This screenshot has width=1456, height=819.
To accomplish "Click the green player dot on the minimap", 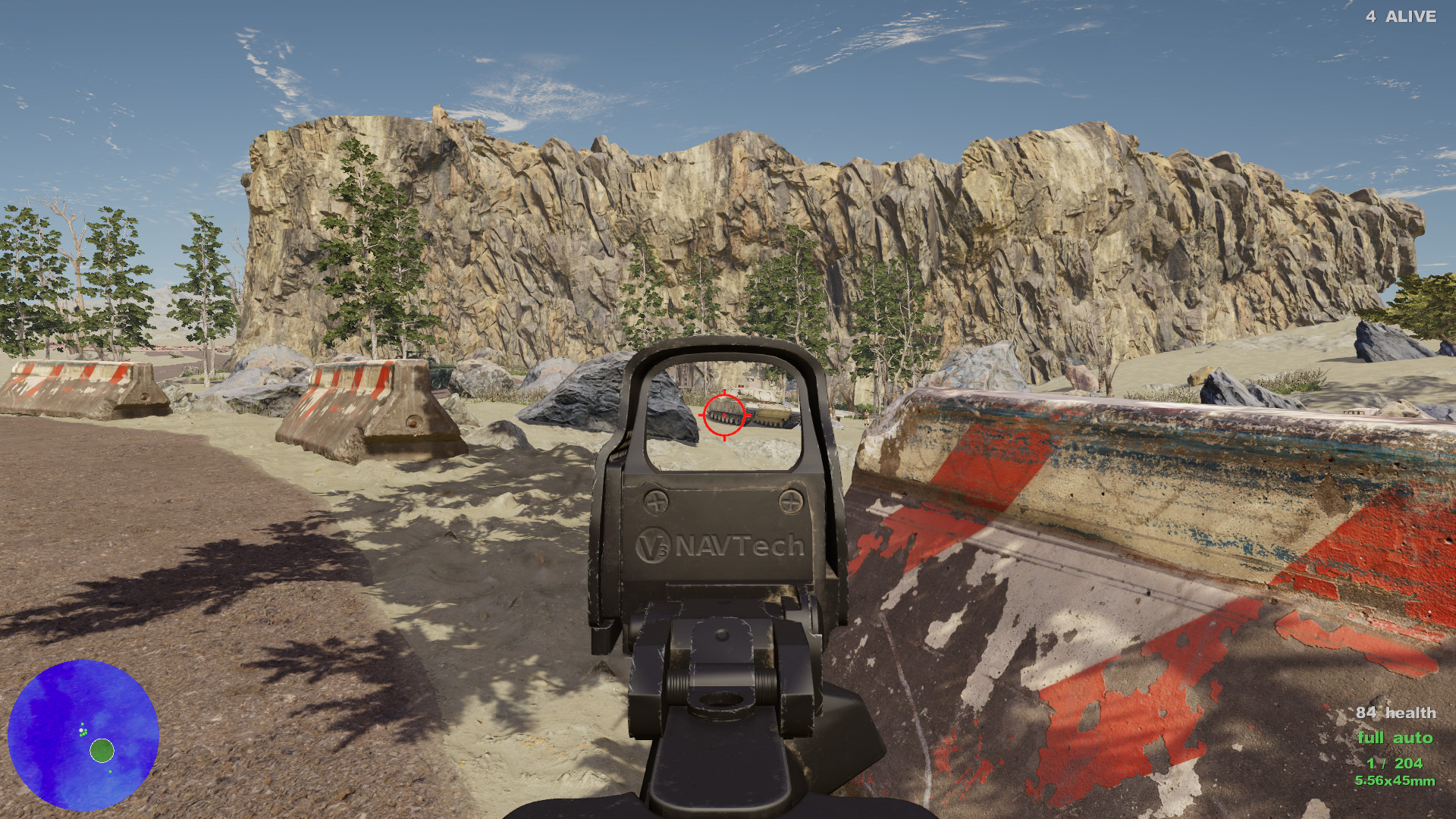I will [100, 752].
